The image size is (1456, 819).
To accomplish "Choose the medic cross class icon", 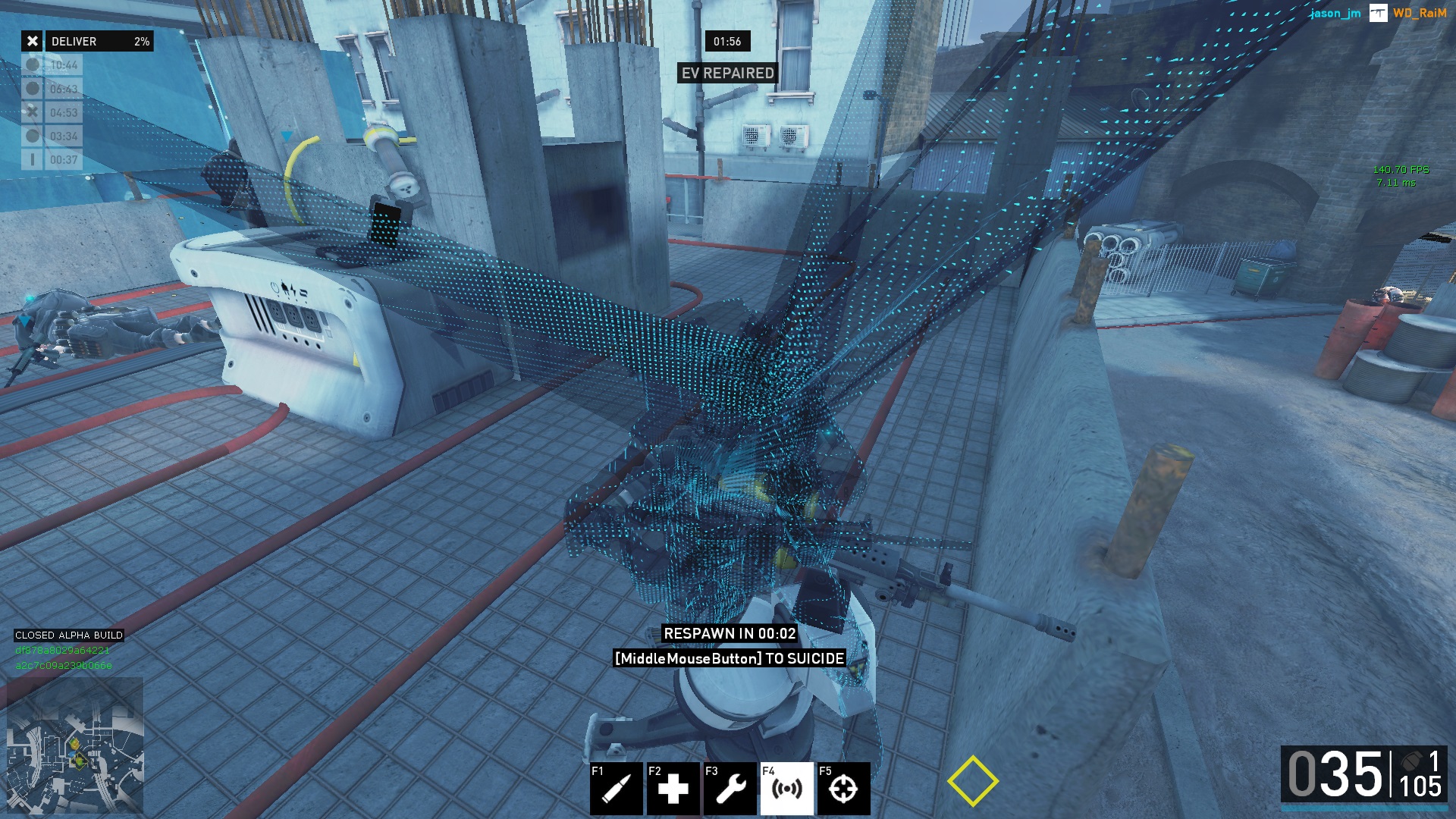I will [x=673, y=789].
